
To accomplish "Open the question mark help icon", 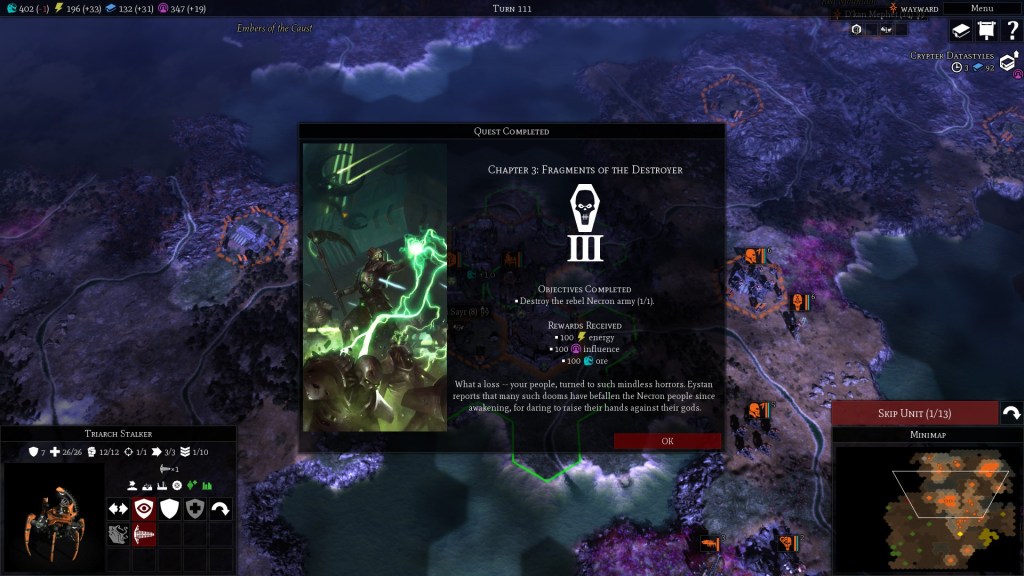I will tap(1010, 32).
